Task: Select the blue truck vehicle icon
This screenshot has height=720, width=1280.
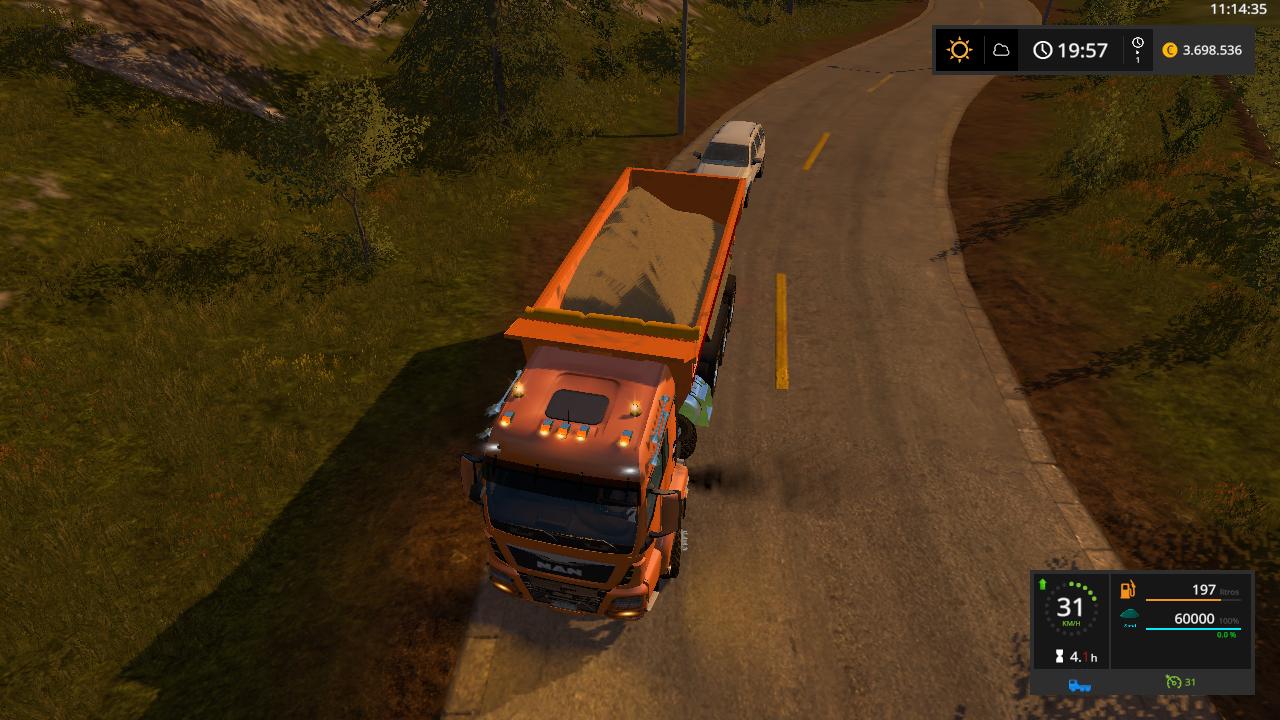Action: pos(1080,684)
